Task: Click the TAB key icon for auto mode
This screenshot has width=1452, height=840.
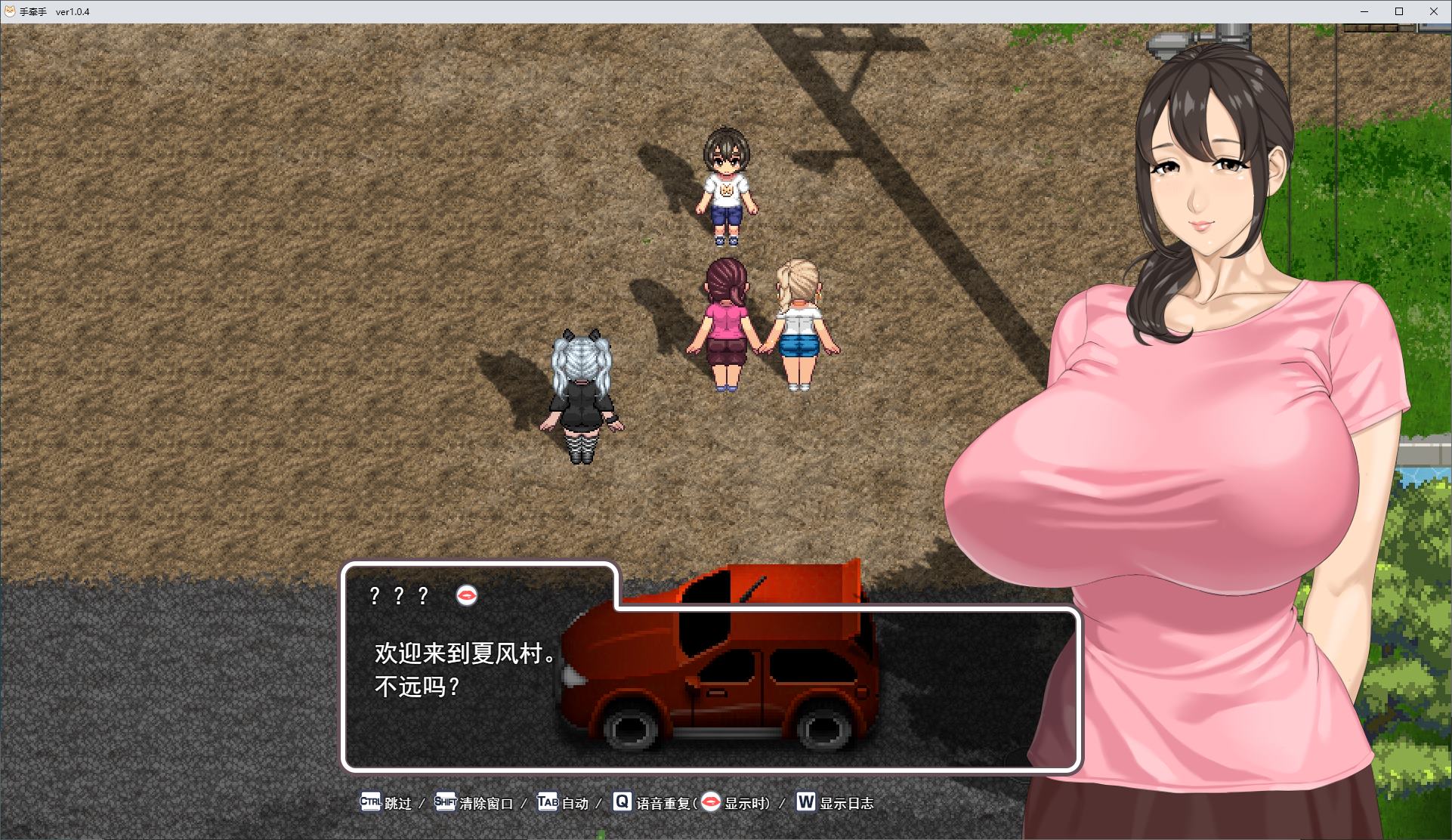Action: point(548,803)
